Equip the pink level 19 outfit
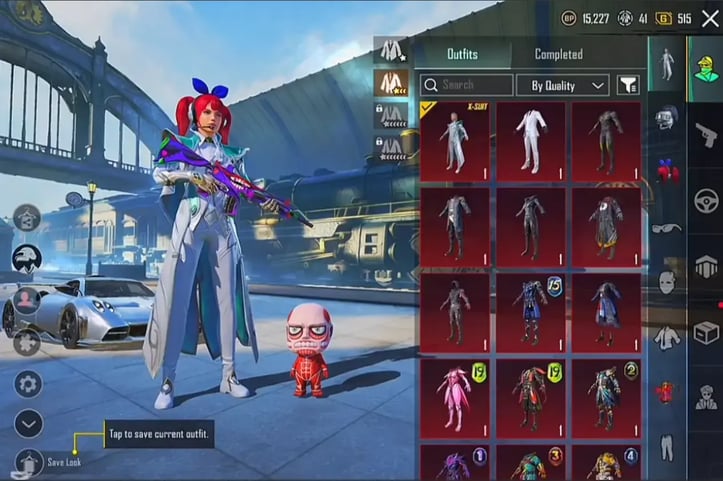This screenshot has width=723, height=481. (x=455, y=398)
